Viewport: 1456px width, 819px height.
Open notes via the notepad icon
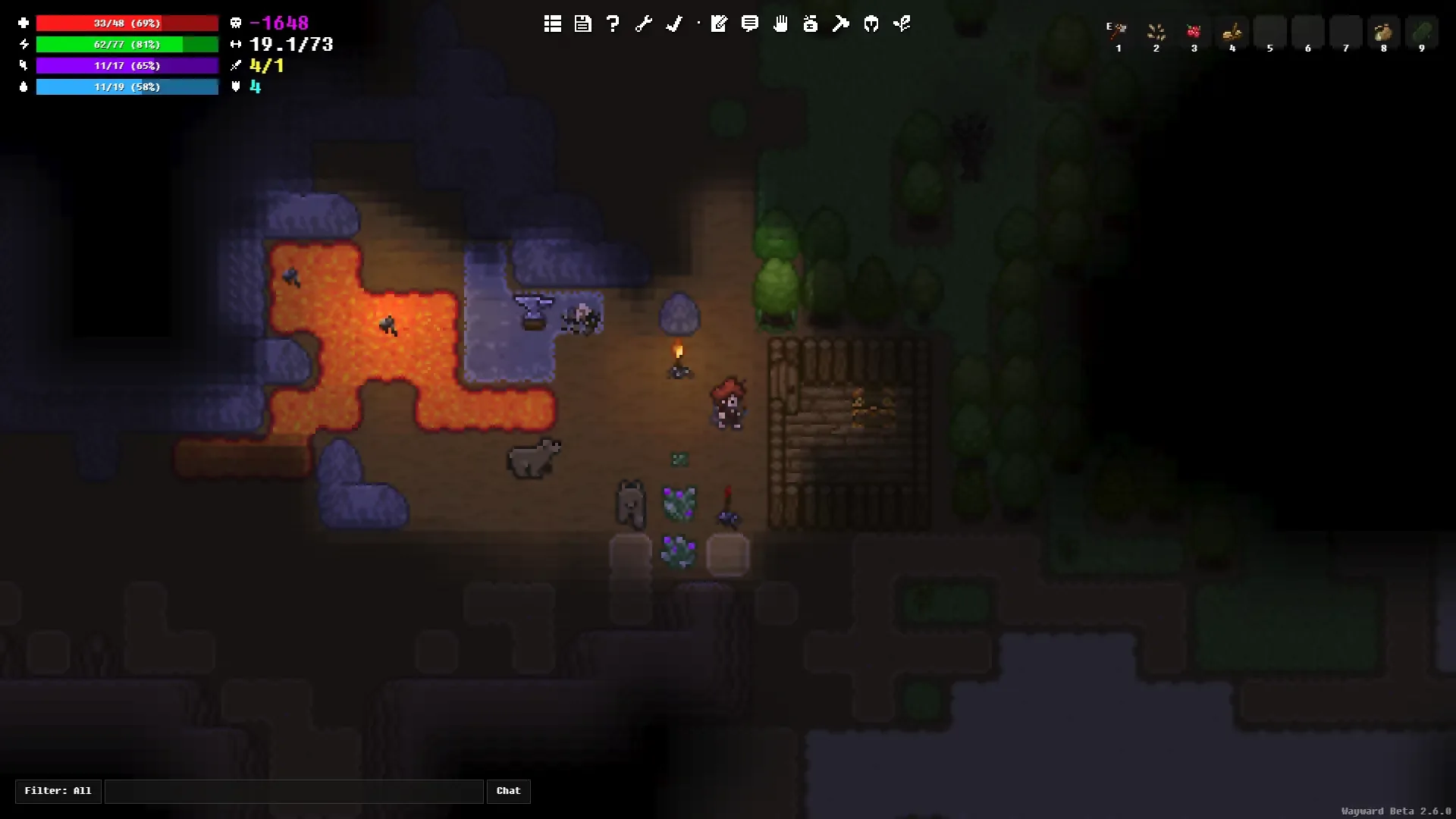[x=719, y=24]
